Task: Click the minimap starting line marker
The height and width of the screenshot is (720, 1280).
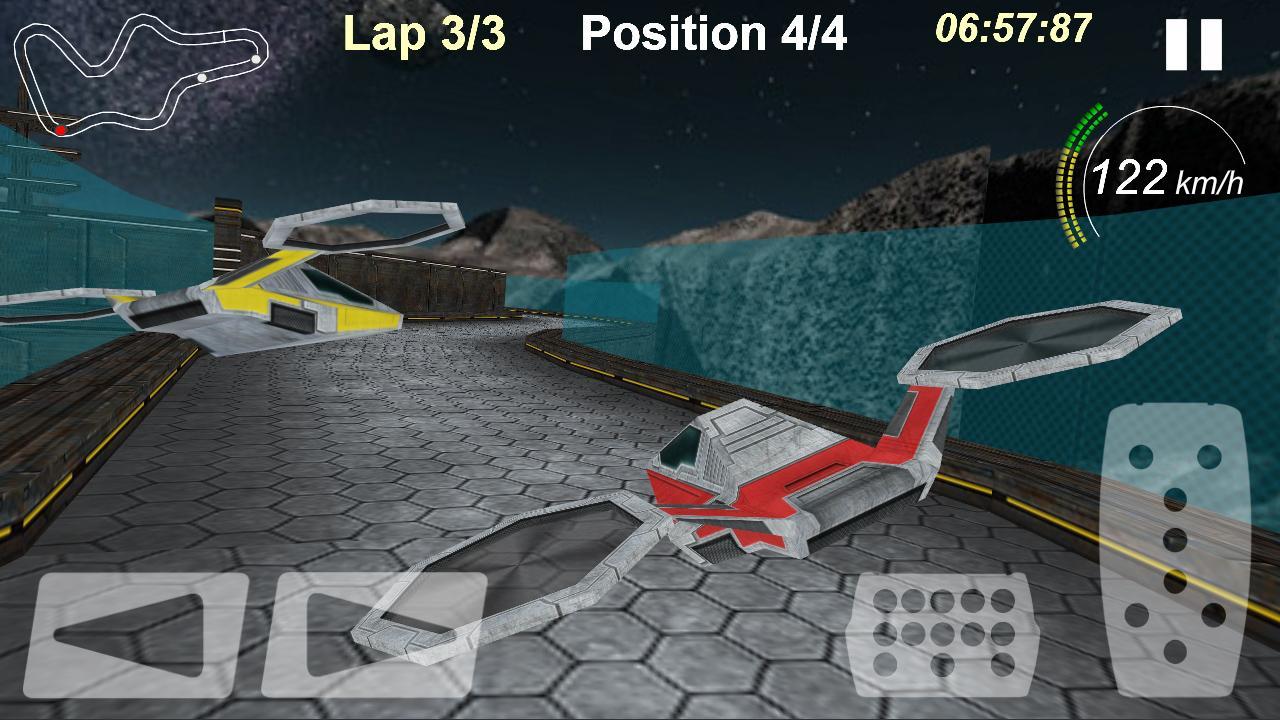Action: 224,34
